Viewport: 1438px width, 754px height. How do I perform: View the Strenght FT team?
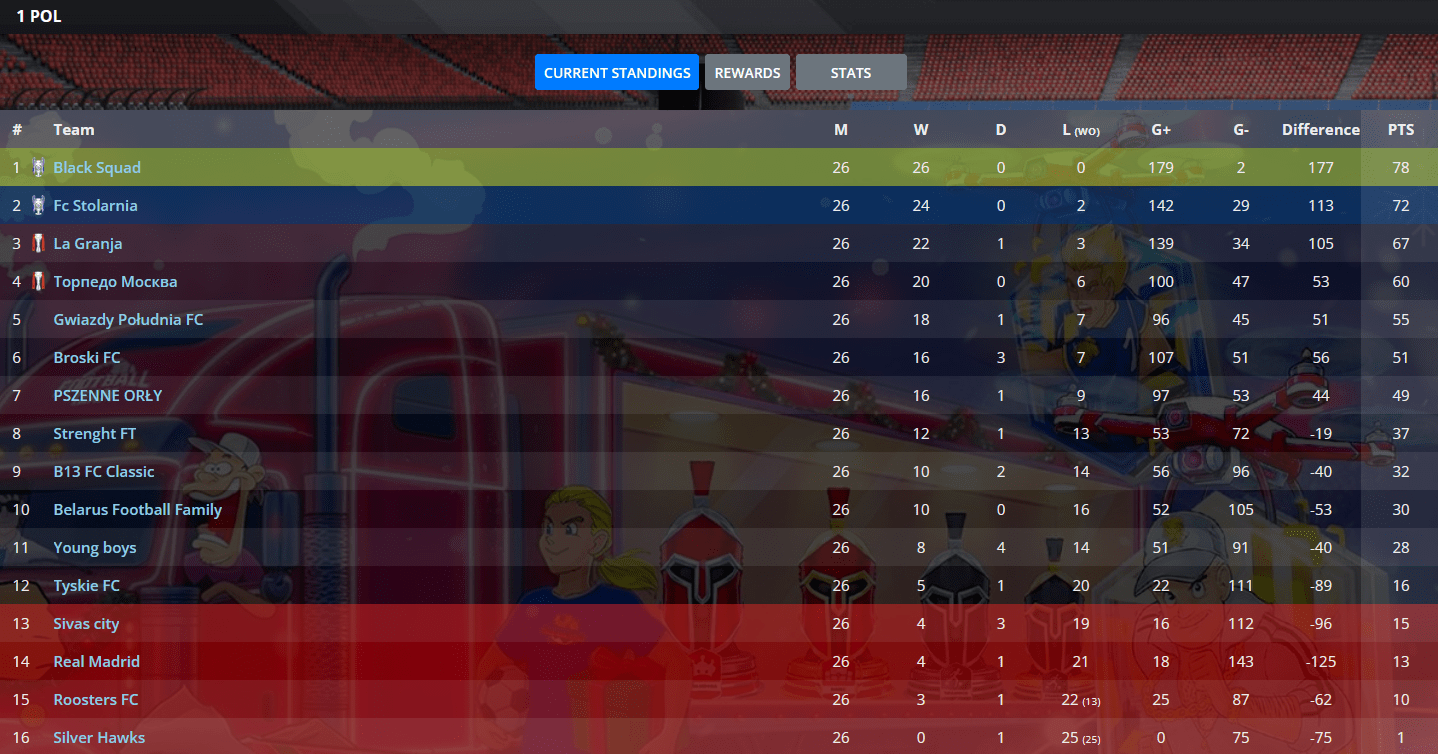click(95, 434)
